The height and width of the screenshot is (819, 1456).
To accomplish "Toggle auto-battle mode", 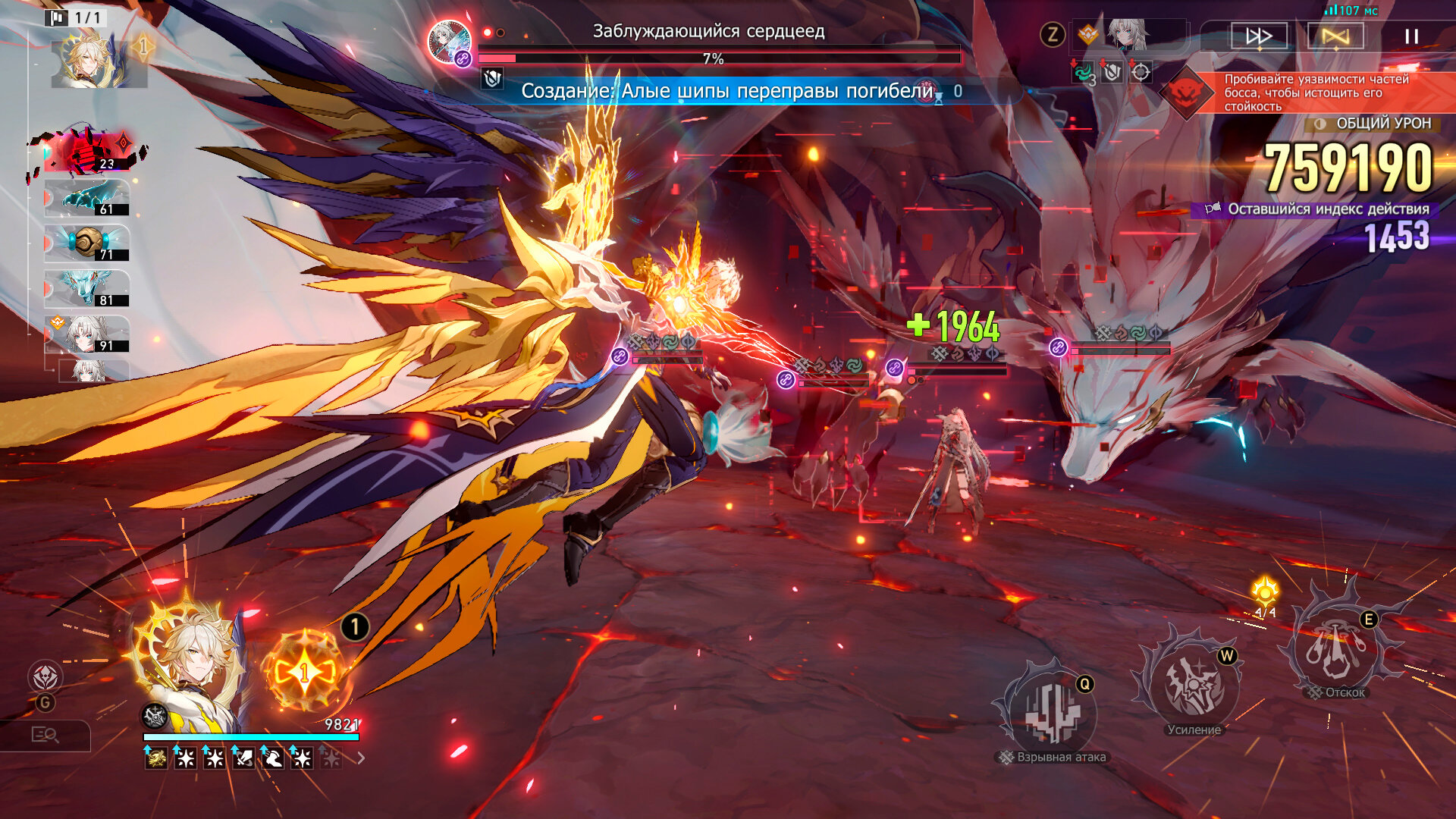I will click(1335, 36).
